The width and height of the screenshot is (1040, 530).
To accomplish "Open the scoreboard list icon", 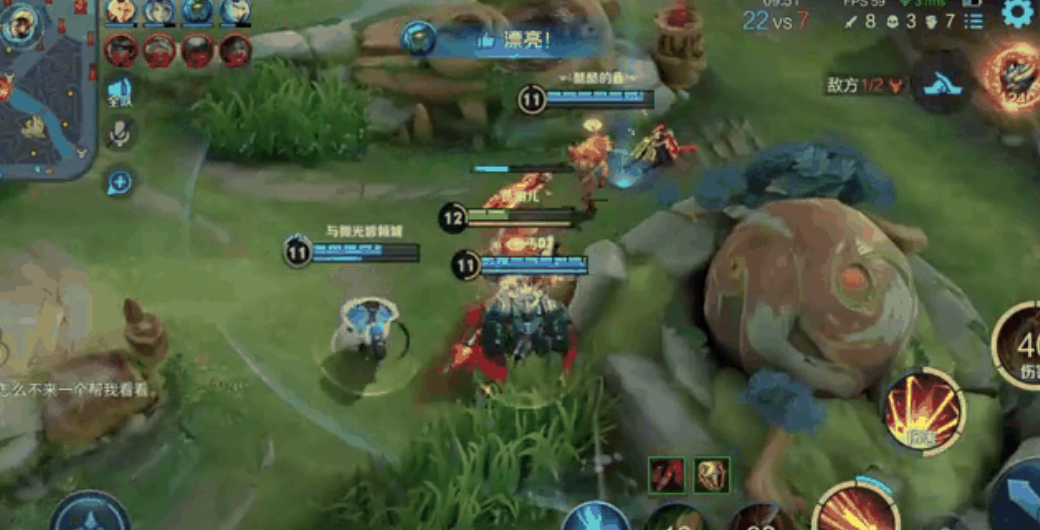I will click(973, 21).
